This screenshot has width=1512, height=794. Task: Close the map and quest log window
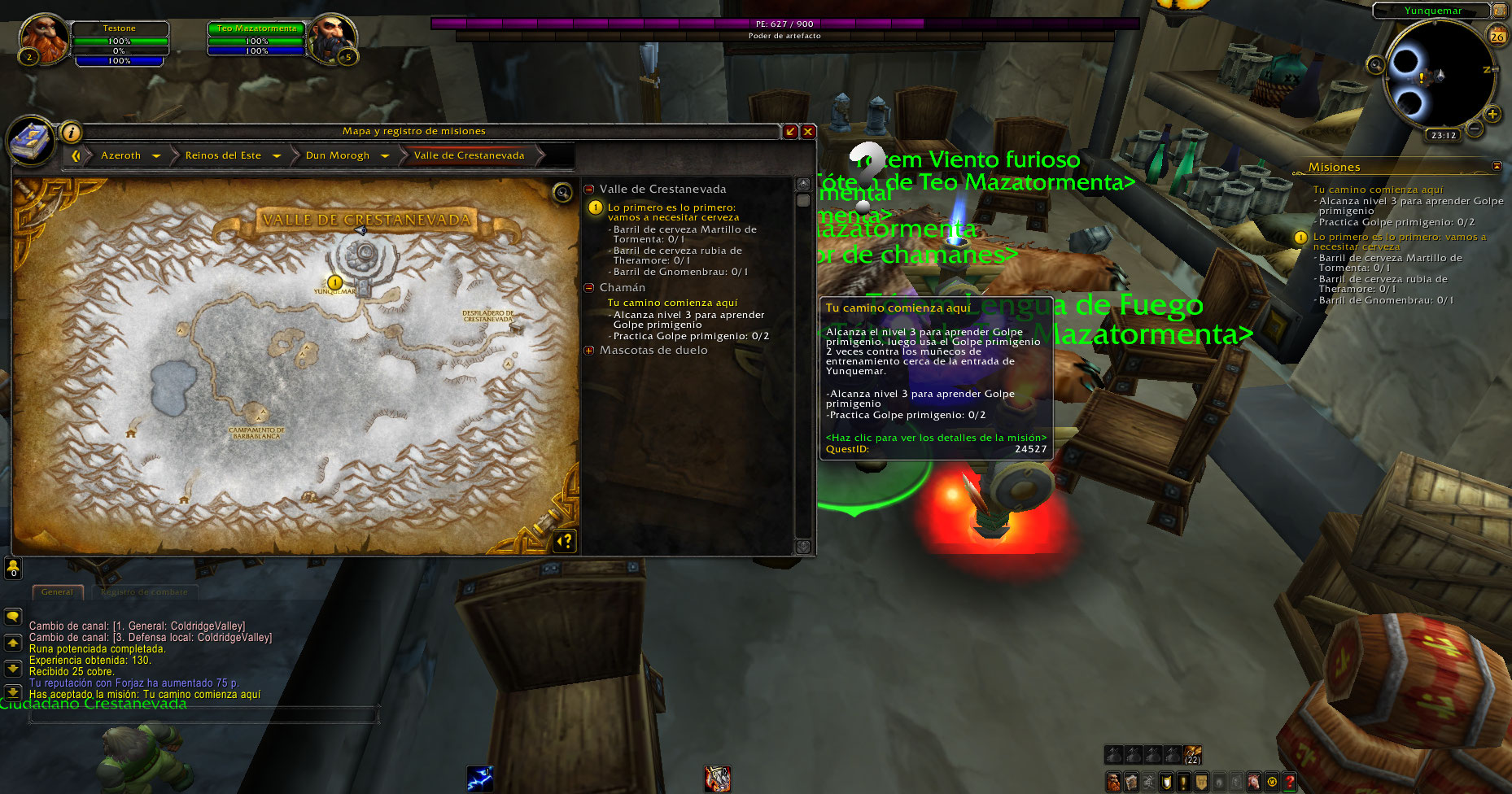pos(808,131)
